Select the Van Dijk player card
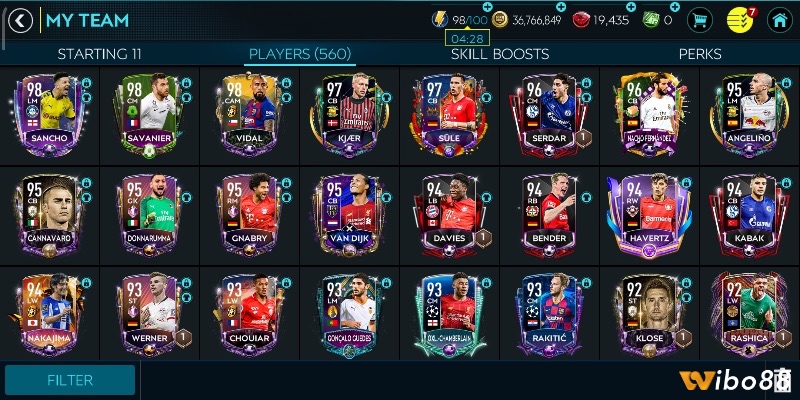Image resolution: width=800 pixels, height=400 pixels. click(347, 212)
